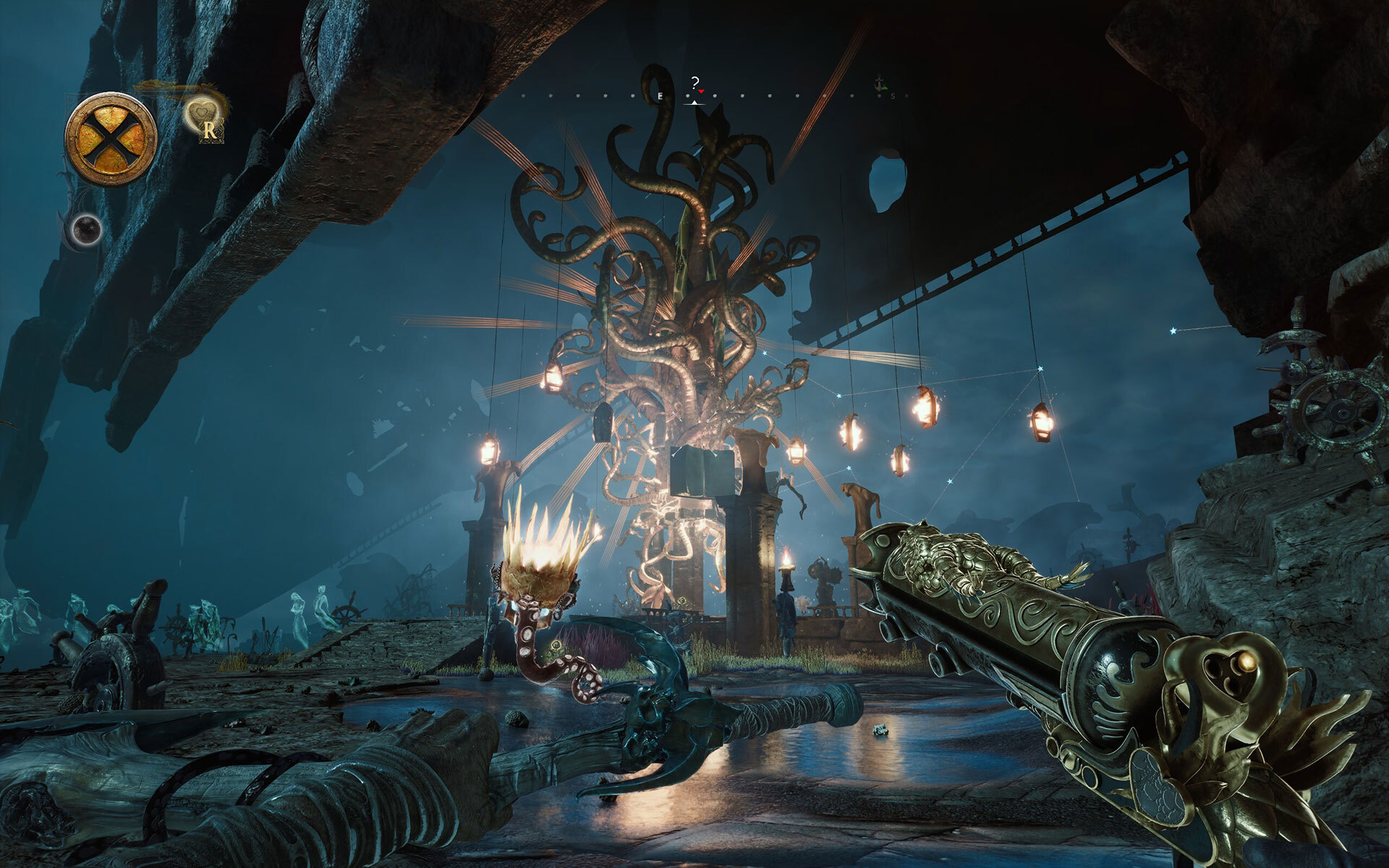Click the anchor marker on the compass

pos(880,83)
